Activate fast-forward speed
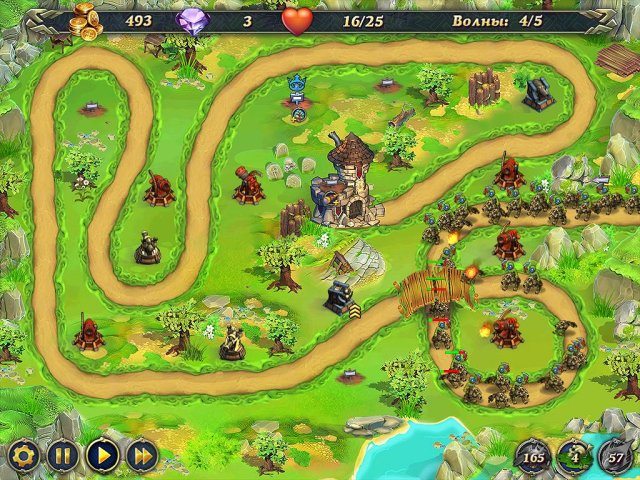Image resolution: width=640 pixels, height=480 pixels. (x=141, y=456)
